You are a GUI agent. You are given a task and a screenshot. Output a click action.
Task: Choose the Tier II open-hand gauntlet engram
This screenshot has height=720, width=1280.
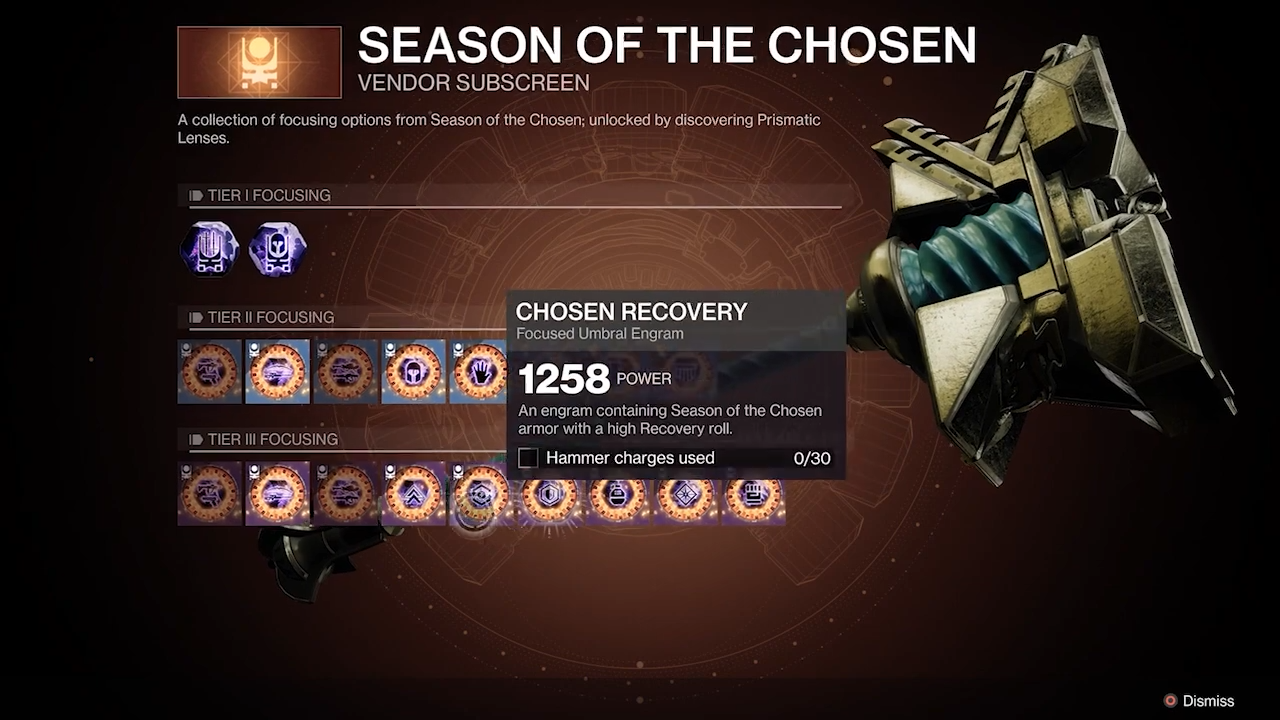click(x=480, y=372)
